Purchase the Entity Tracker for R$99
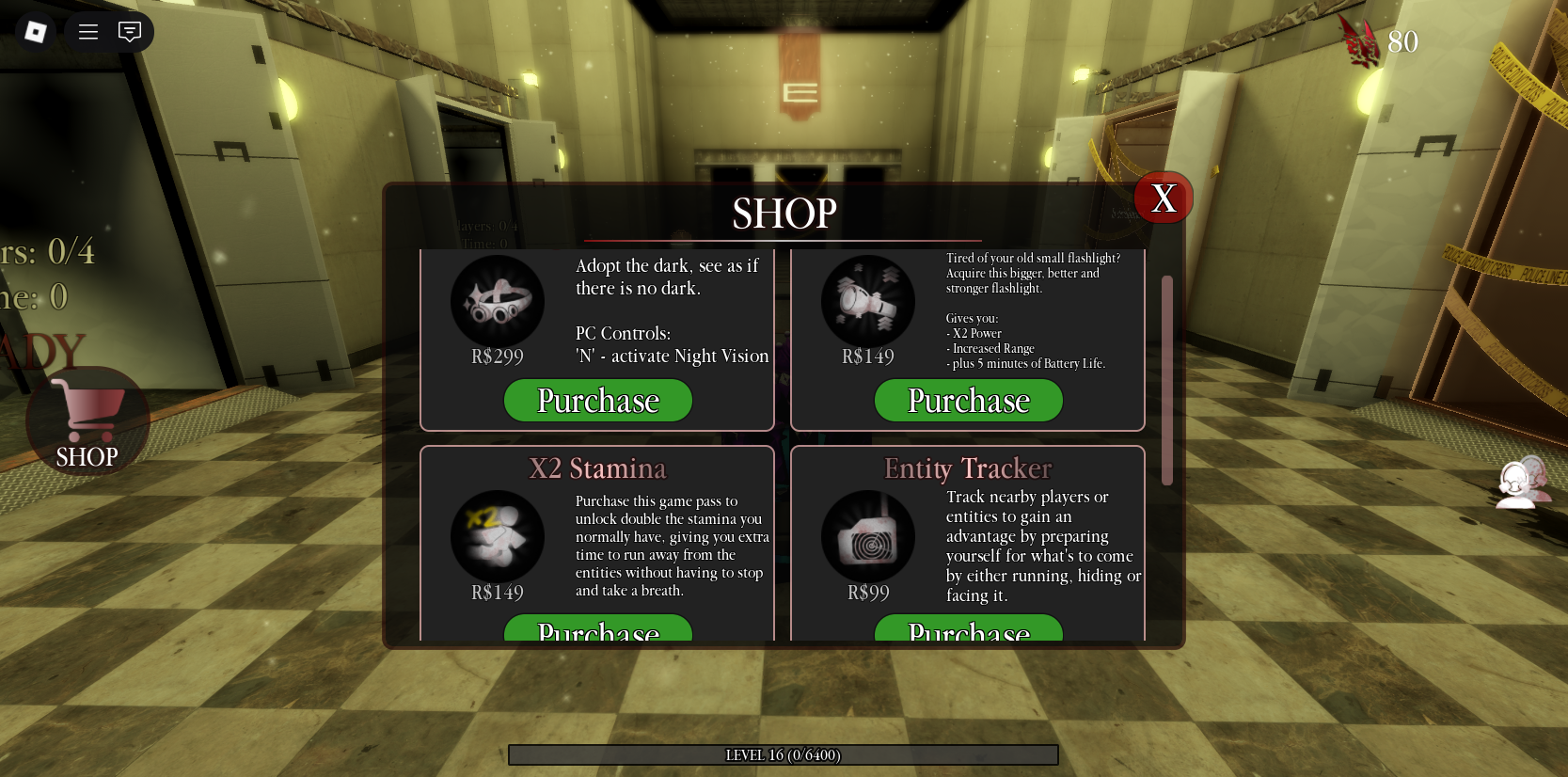The height and width of the screenshot is (777, 1568). [969, 632]
